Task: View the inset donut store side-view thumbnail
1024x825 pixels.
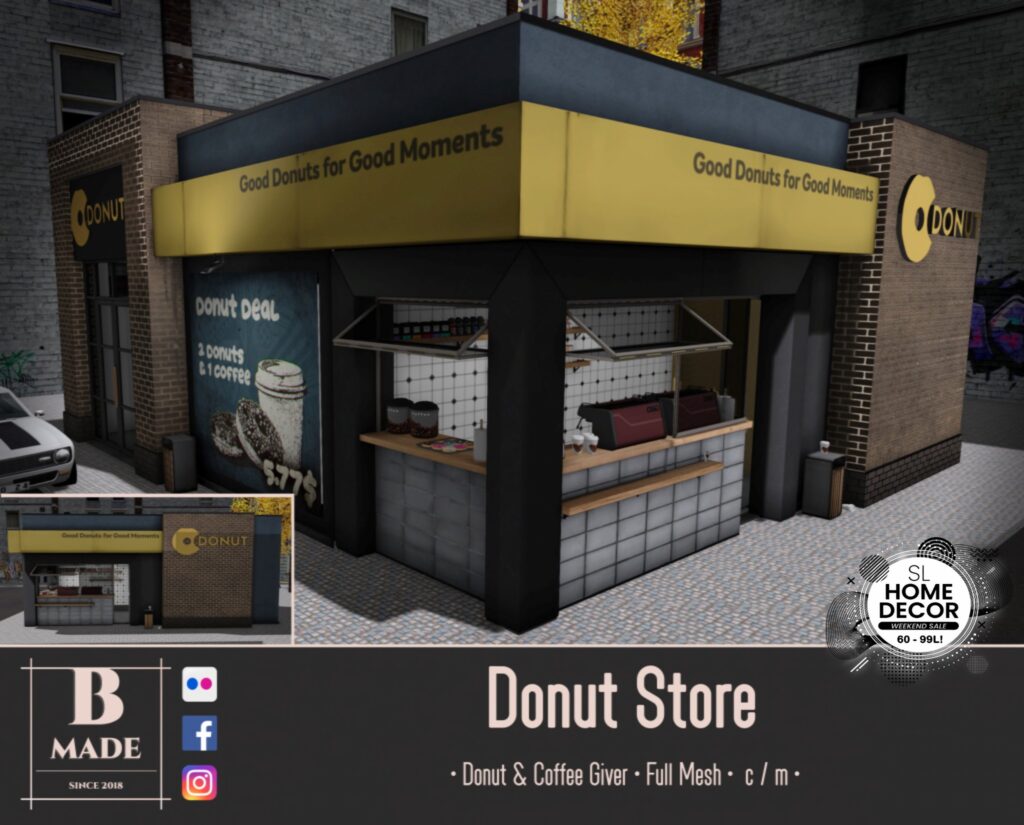Action: coord(147,569)
